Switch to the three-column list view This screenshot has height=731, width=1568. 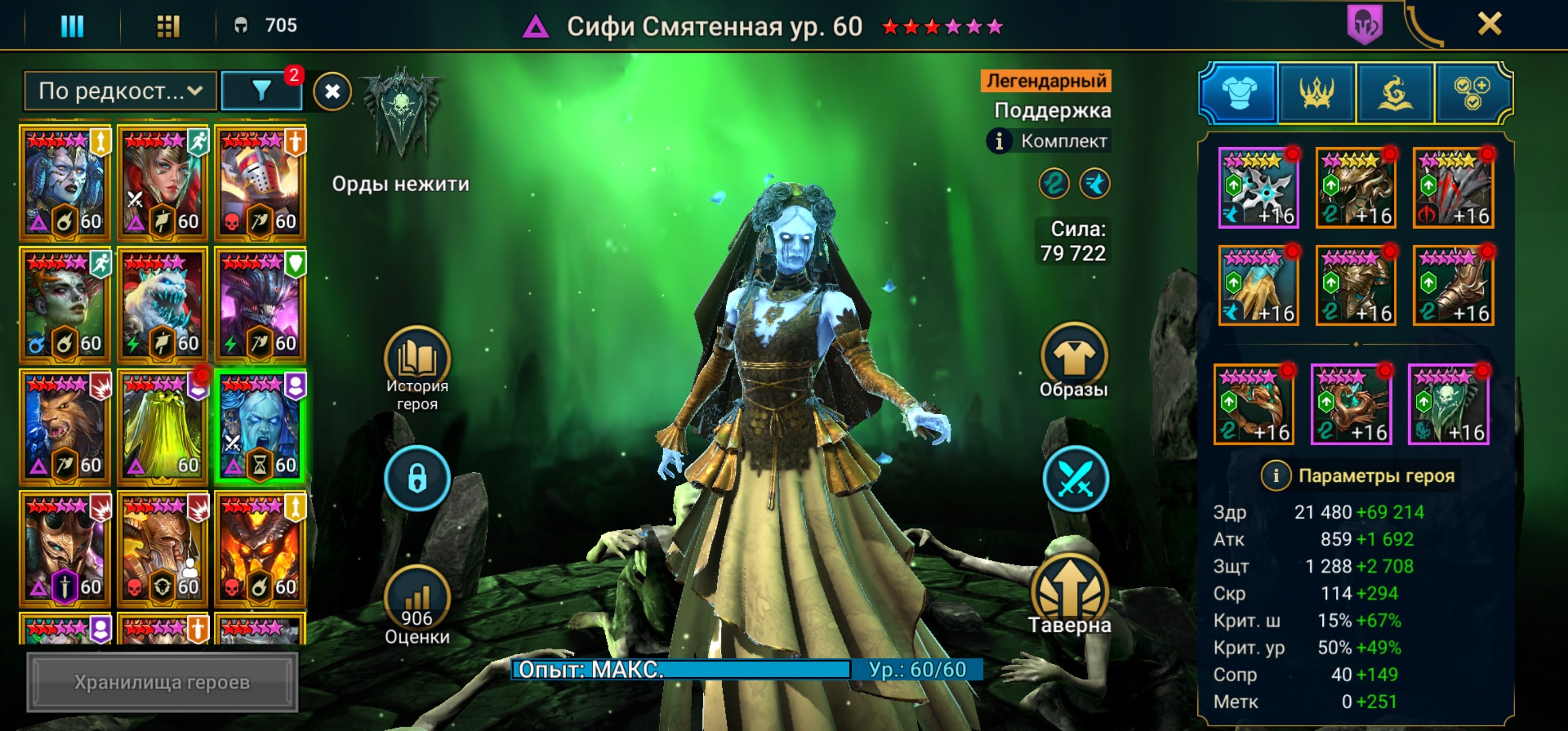click(73, 25)
